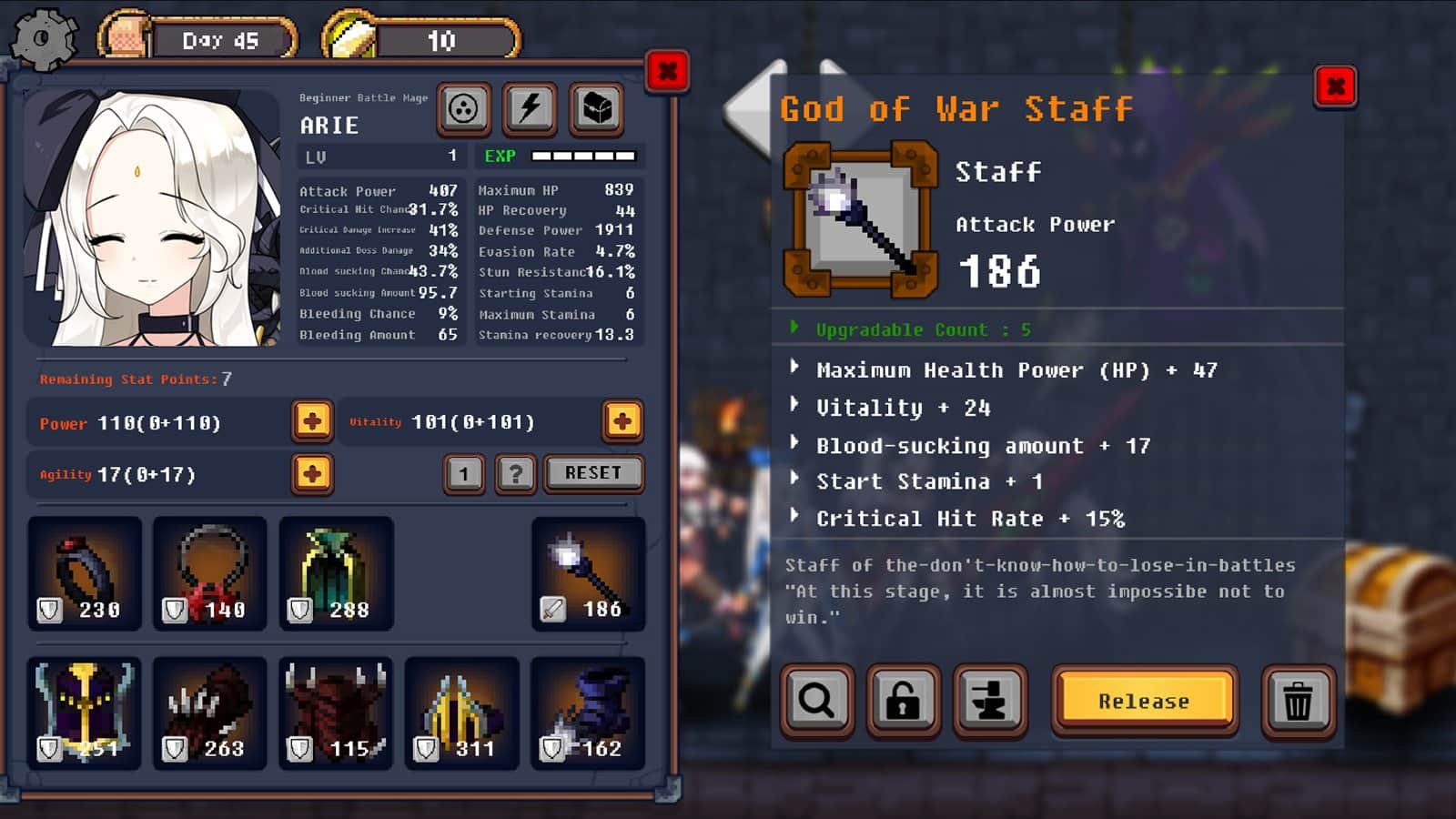Select the purple chest armor slot

click(85, 713)
